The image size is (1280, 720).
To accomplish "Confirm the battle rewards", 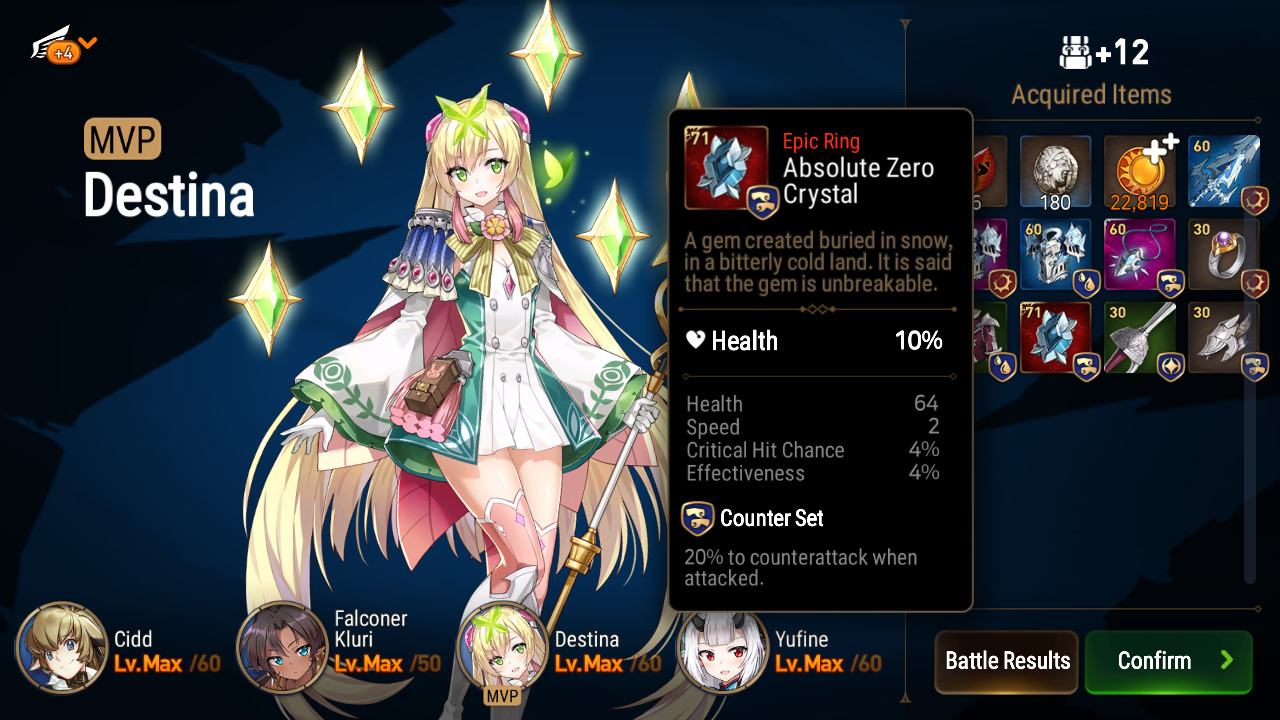I will click(x=1168, y=661).
